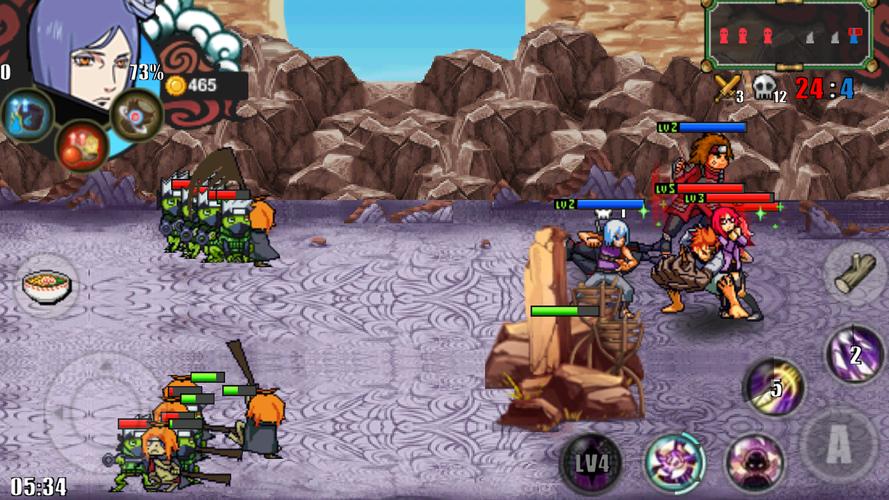Use the teal-ringed purple swirl skill
This screenshot has height=500, width=889.
tap(675, 463)
